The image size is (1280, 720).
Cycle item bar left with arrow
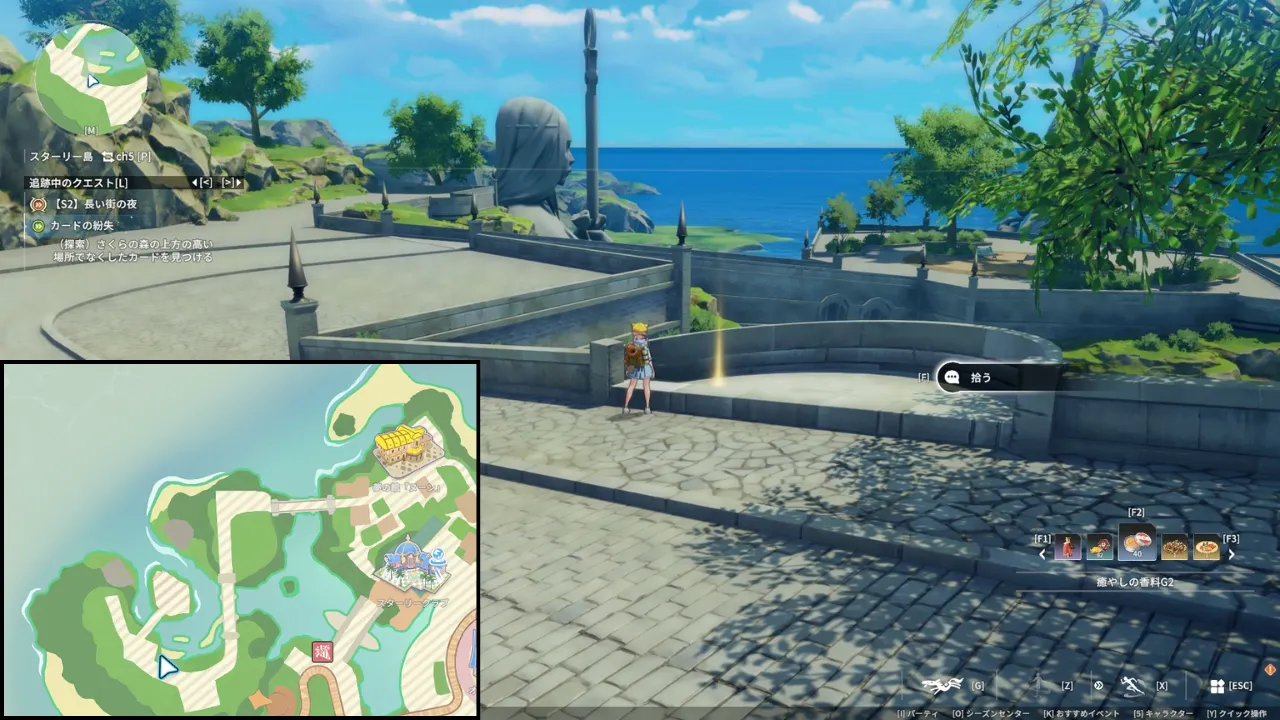pos(1043,555)
